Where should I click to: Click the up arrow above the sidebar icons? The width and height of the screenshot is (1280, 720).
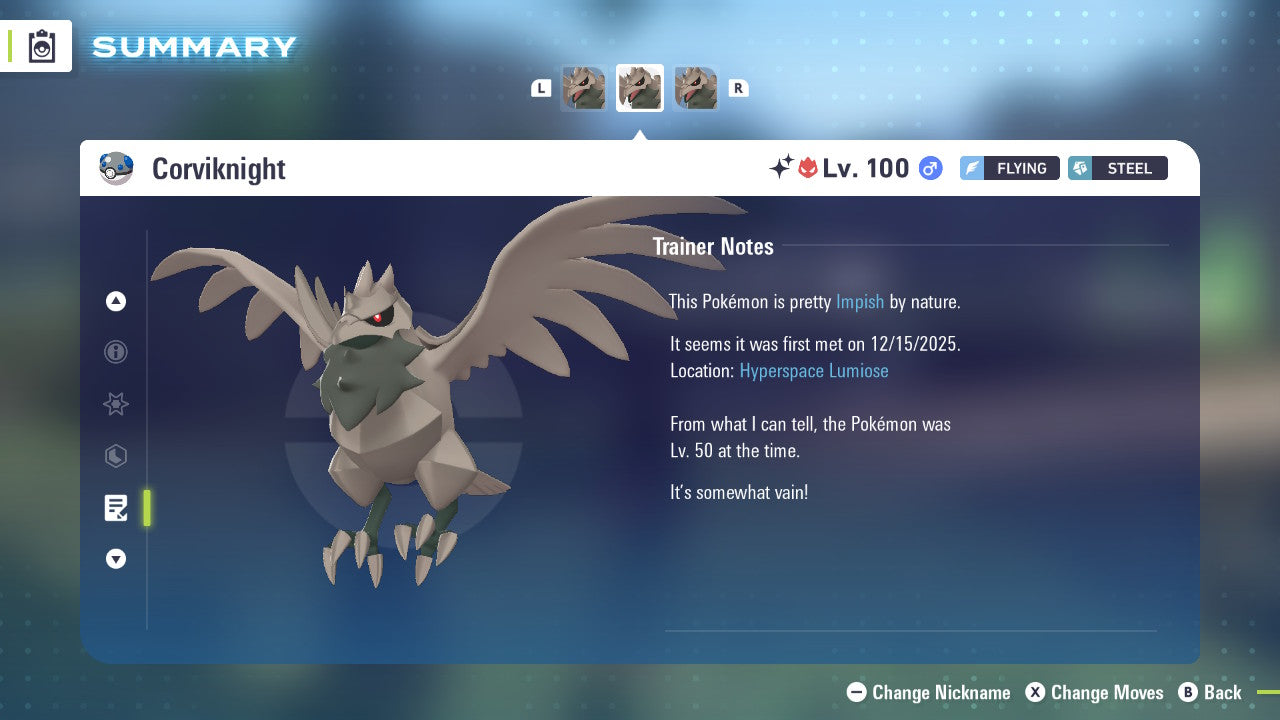pyautogui.click(x=116, y=301)
